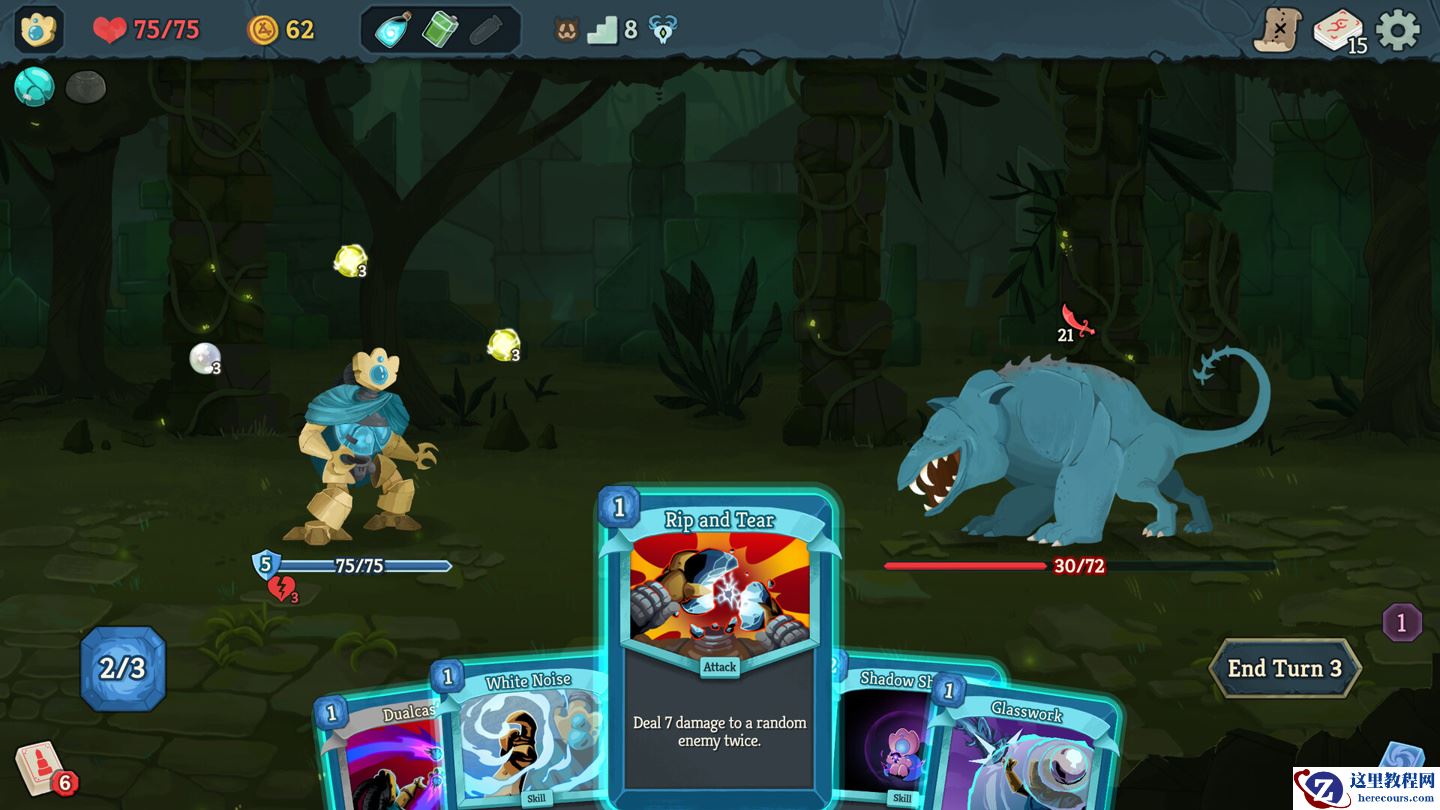The height and width of the screenshot is (810, 1440).
Task: View the full deck of 15 cards
Action: tap(1338, 30)
